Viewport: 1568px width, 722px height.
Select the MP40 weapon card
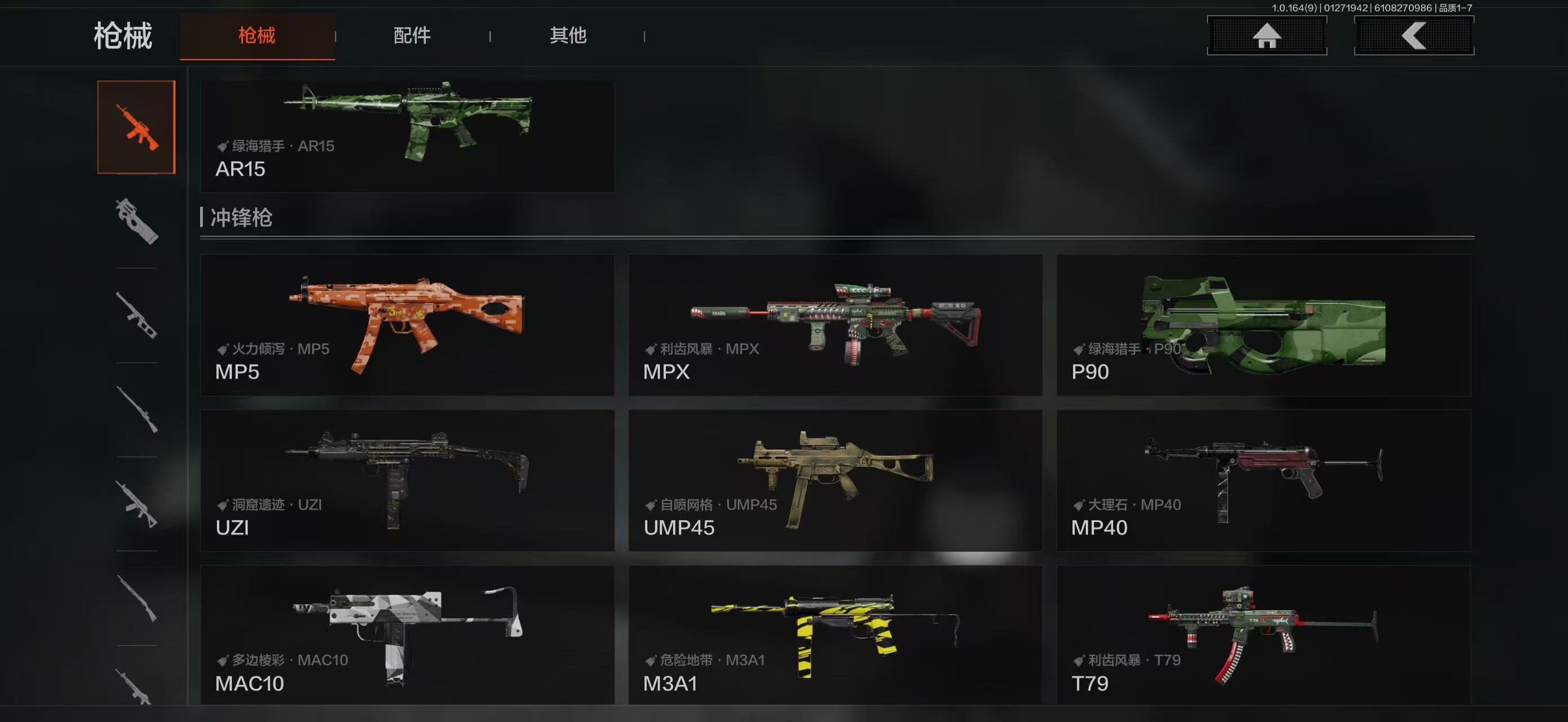click(x=1264, y=481)
